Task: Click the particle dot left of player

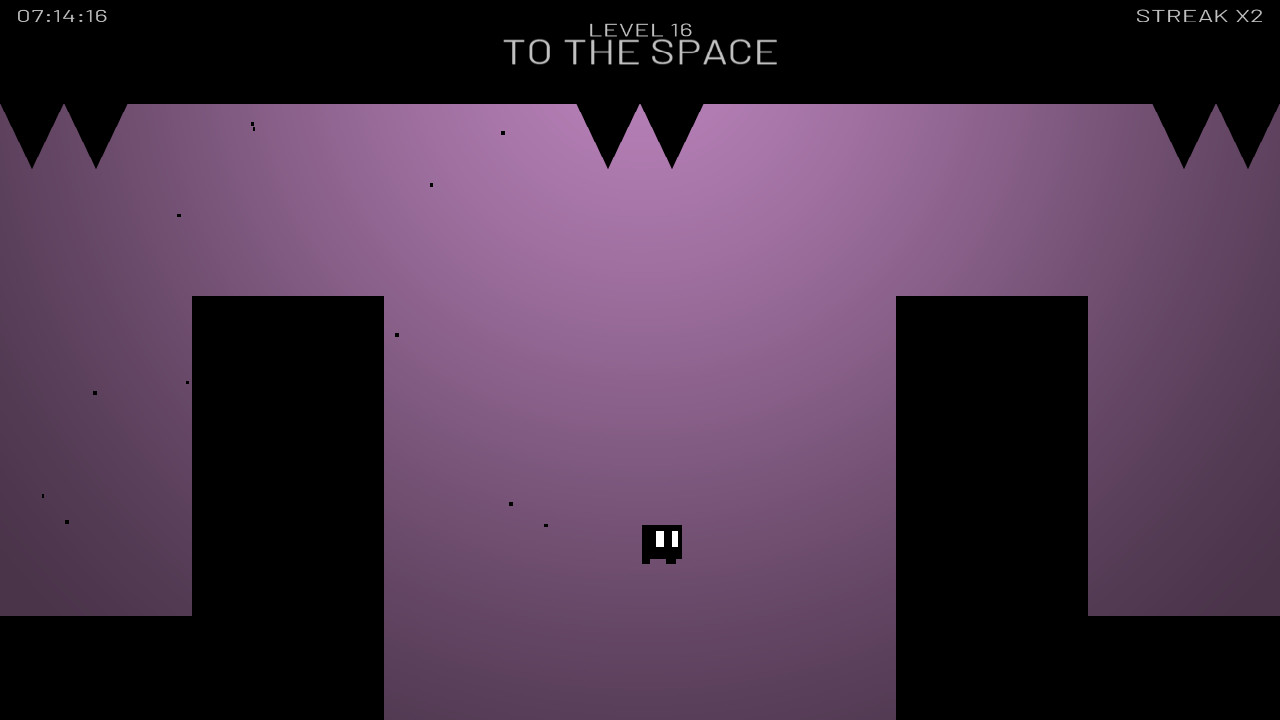Action: click(545, 524)
